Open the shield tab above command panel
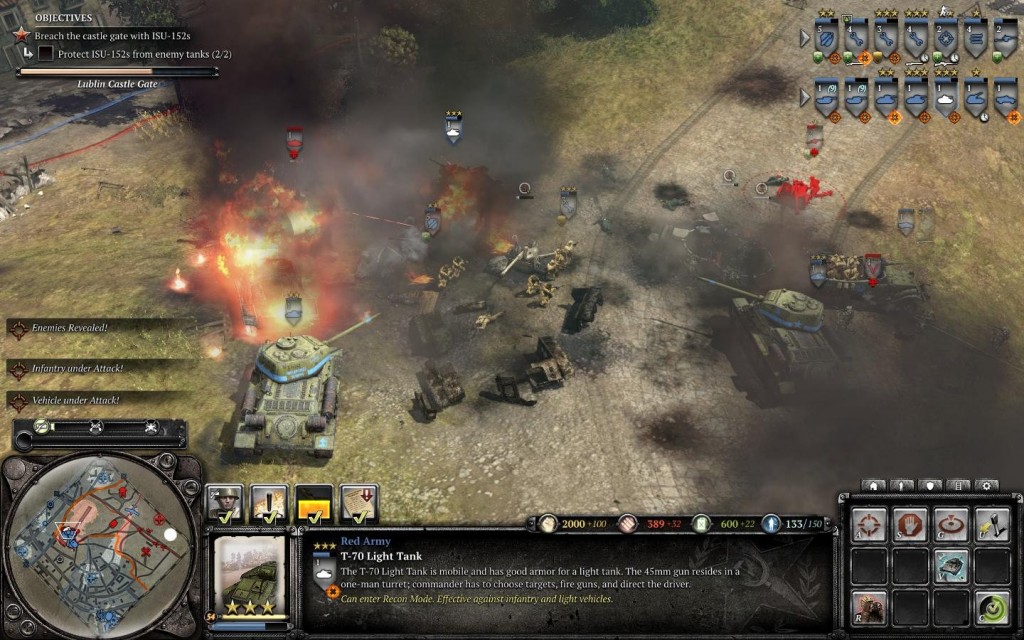Image resolution: width=1024 pixels, height=640 pixels. pos(929,486)
